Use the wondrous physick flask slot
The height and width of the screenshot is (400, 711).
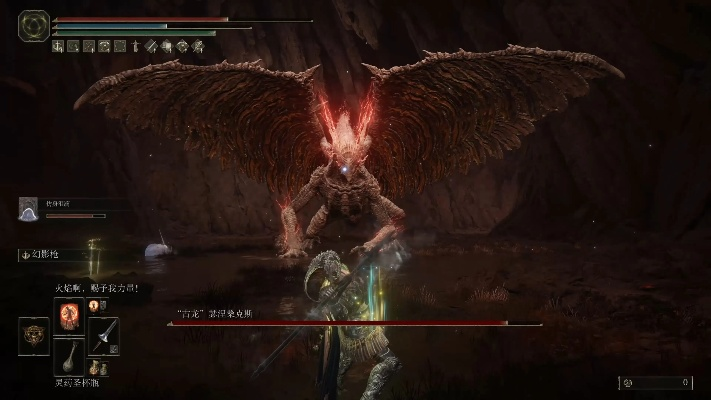[69, 357]
